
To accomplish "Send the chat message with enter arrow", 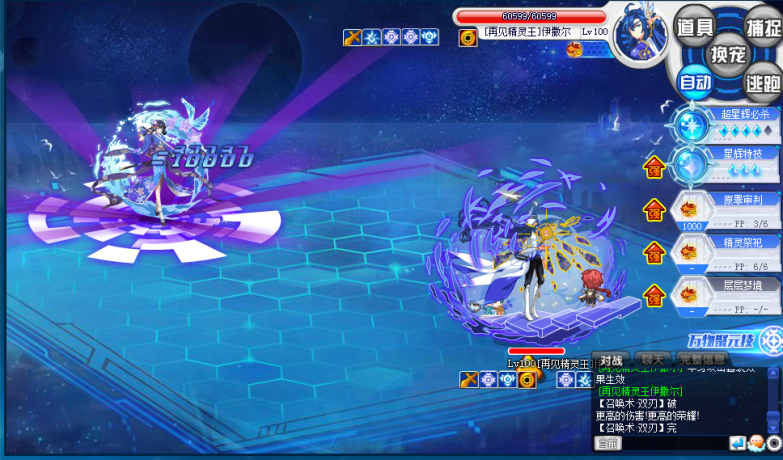I will pos(737,443).
